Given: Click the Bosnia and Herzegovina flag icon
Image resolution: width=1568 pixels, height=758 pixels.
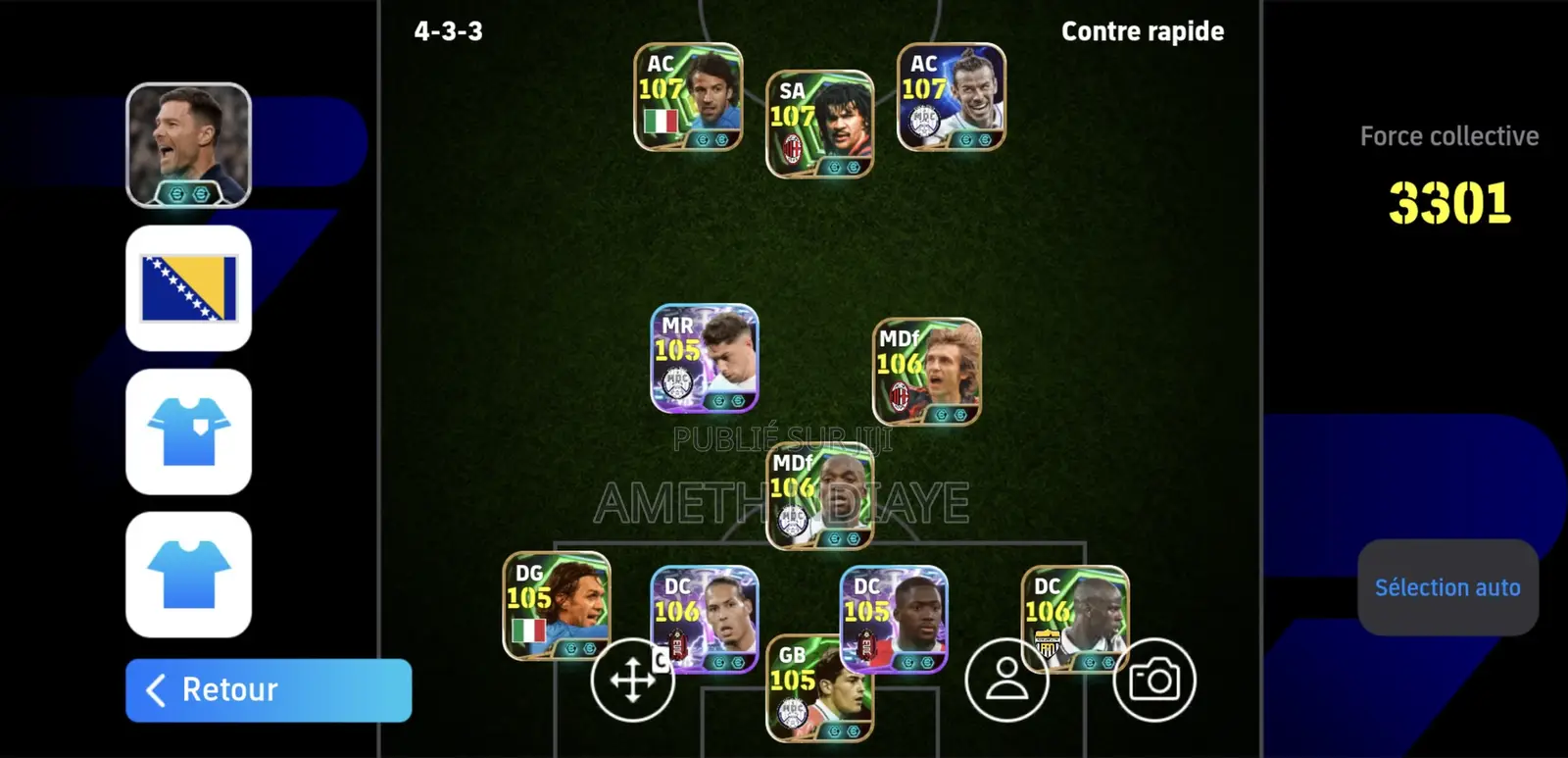Looking at the screenshot, I should pos(188,285).
